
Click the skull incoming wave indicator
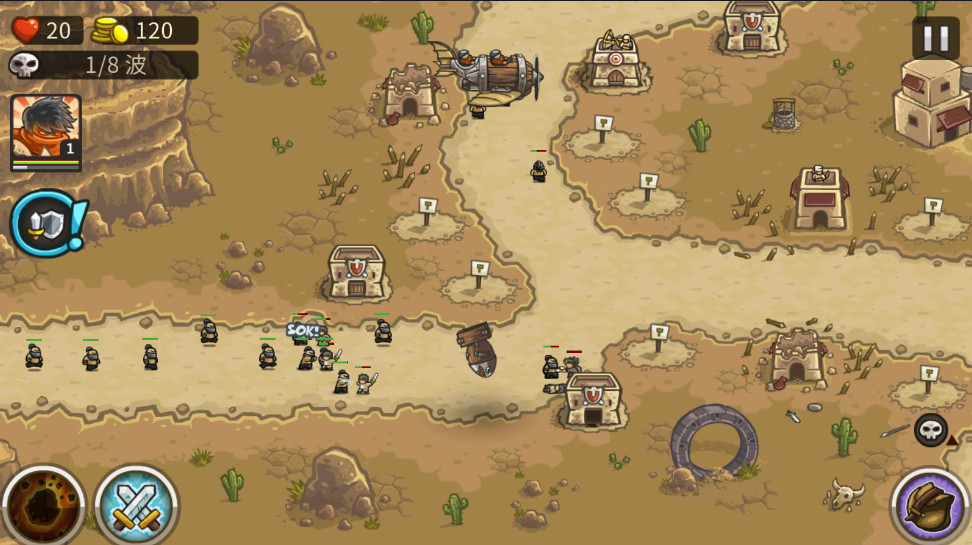tap(930, 430)
